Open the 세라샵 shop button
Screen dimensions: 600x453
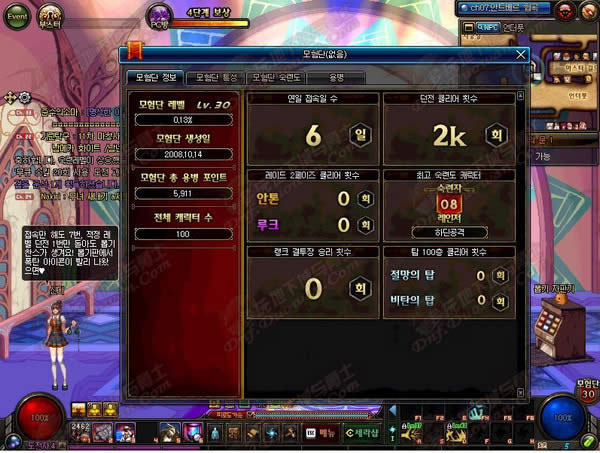click(x=361, y=432)
